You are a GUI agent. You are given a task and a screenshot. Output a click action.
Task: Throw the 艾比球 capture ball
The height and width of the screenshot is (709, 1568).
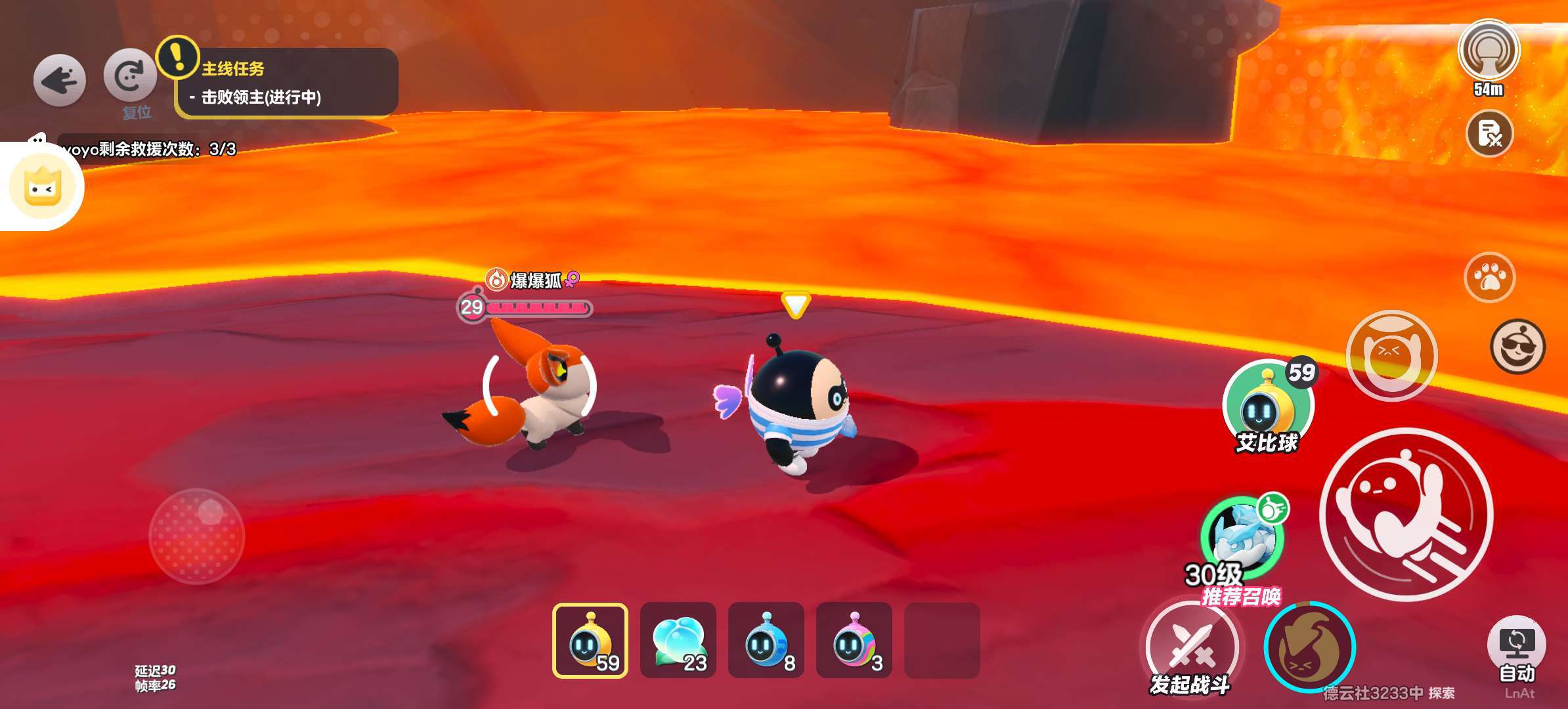(1267, 406)
